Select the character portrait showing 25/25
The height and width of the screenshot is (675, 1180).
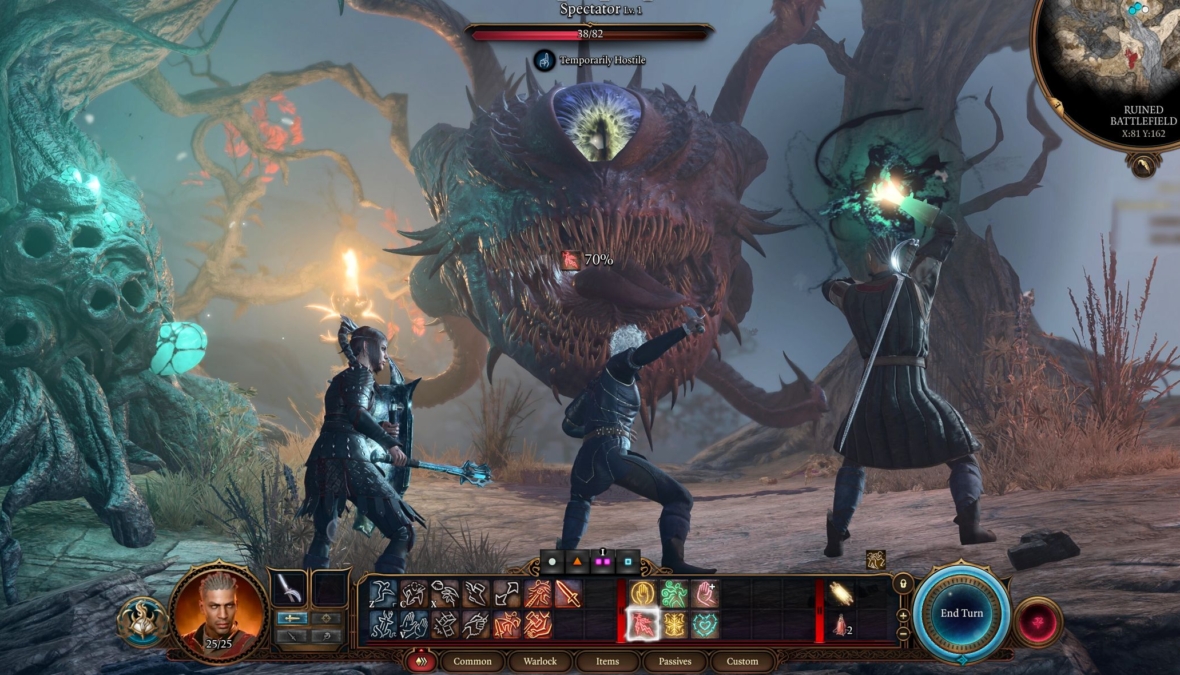[x=218, y=610]
